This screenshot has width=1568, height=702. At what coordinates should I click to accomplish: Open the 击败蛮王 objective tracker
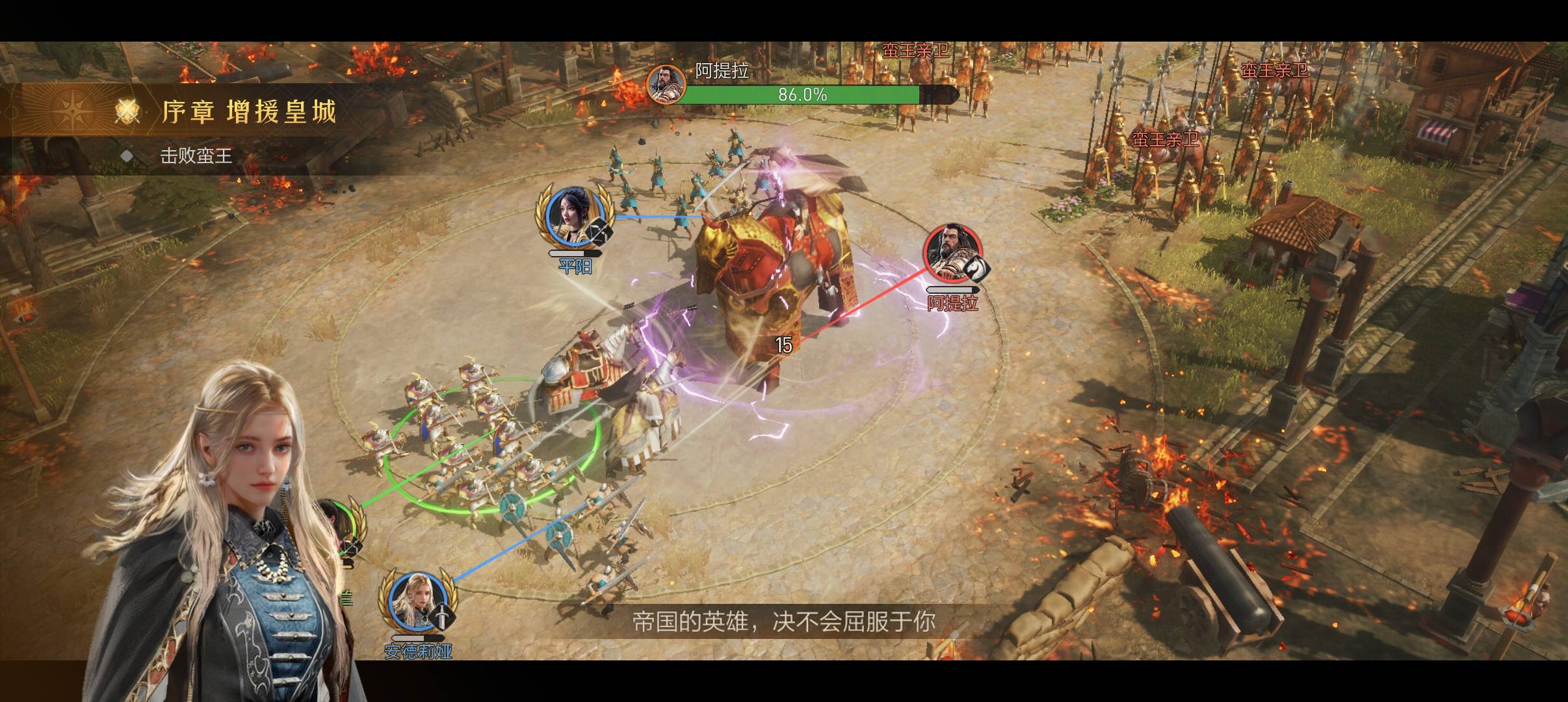click(196, 156)
